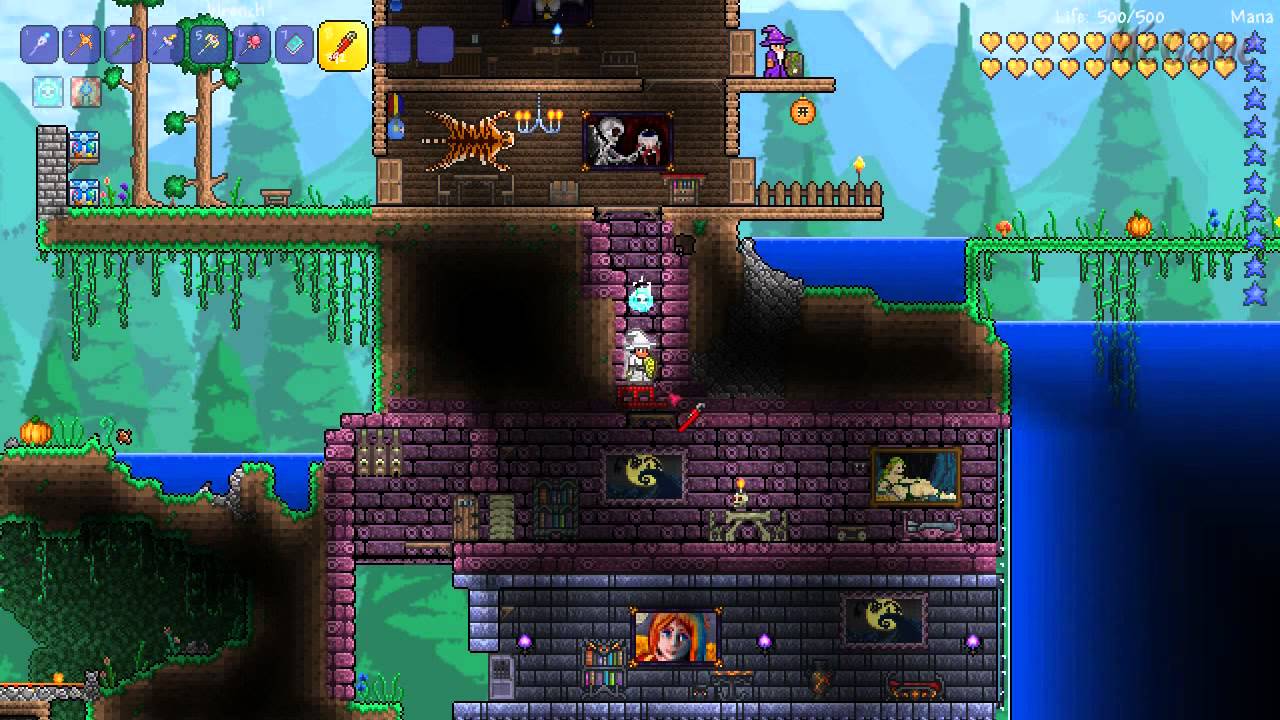The width and height of the screenshot is (1280, 720).
Task: Select the wrench in the highlighted slot 8
Action: pyautogui.click(x=340, y=45)
